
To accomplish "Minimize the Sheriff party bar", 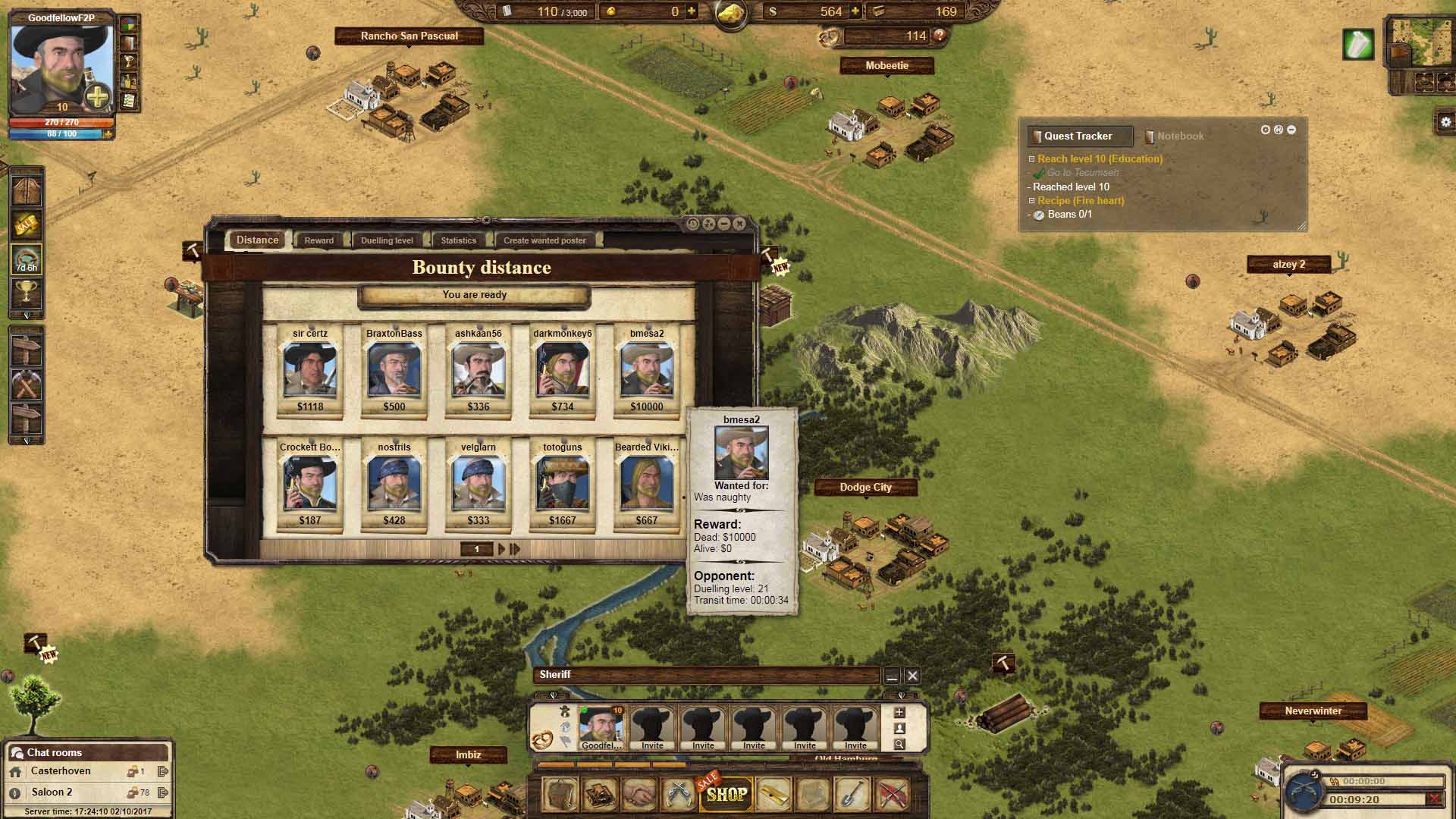I will [892, 675].
